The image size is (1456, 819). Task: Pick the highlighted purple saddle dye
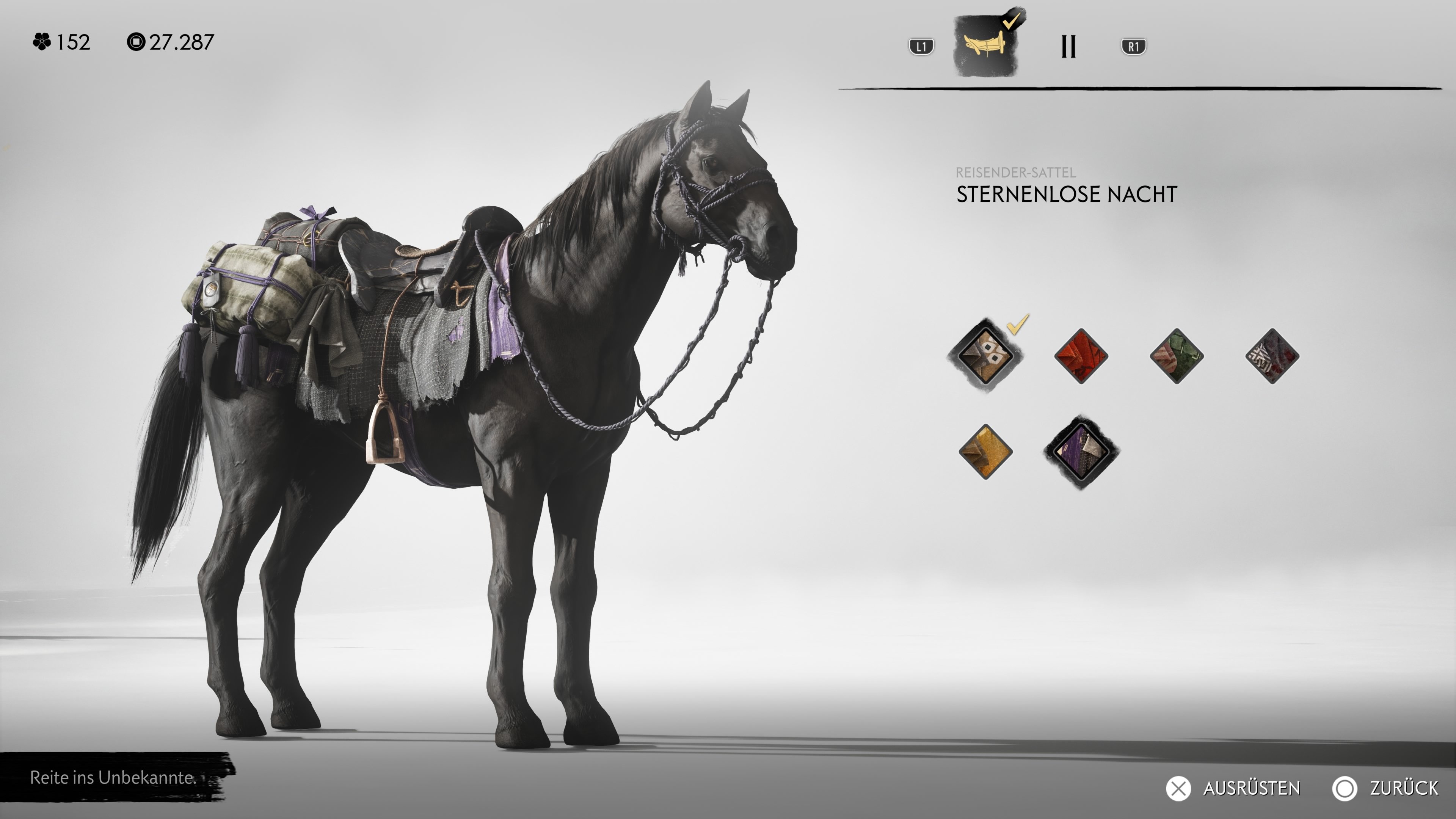[x=1081, y=452]
